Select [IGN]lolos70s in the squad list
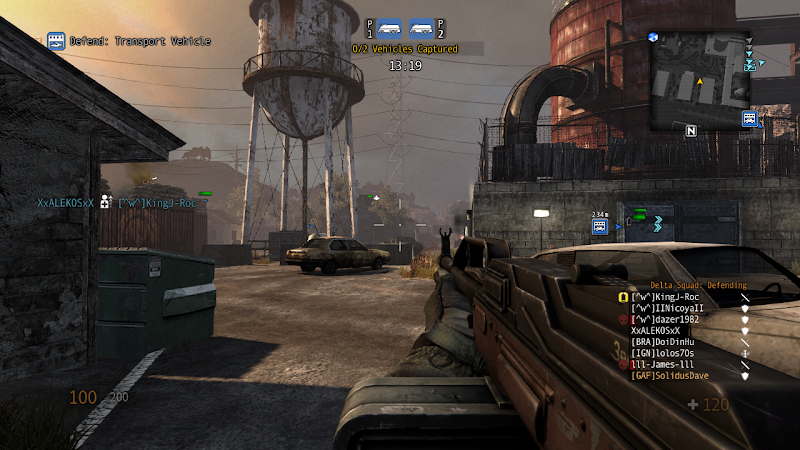 662,353
